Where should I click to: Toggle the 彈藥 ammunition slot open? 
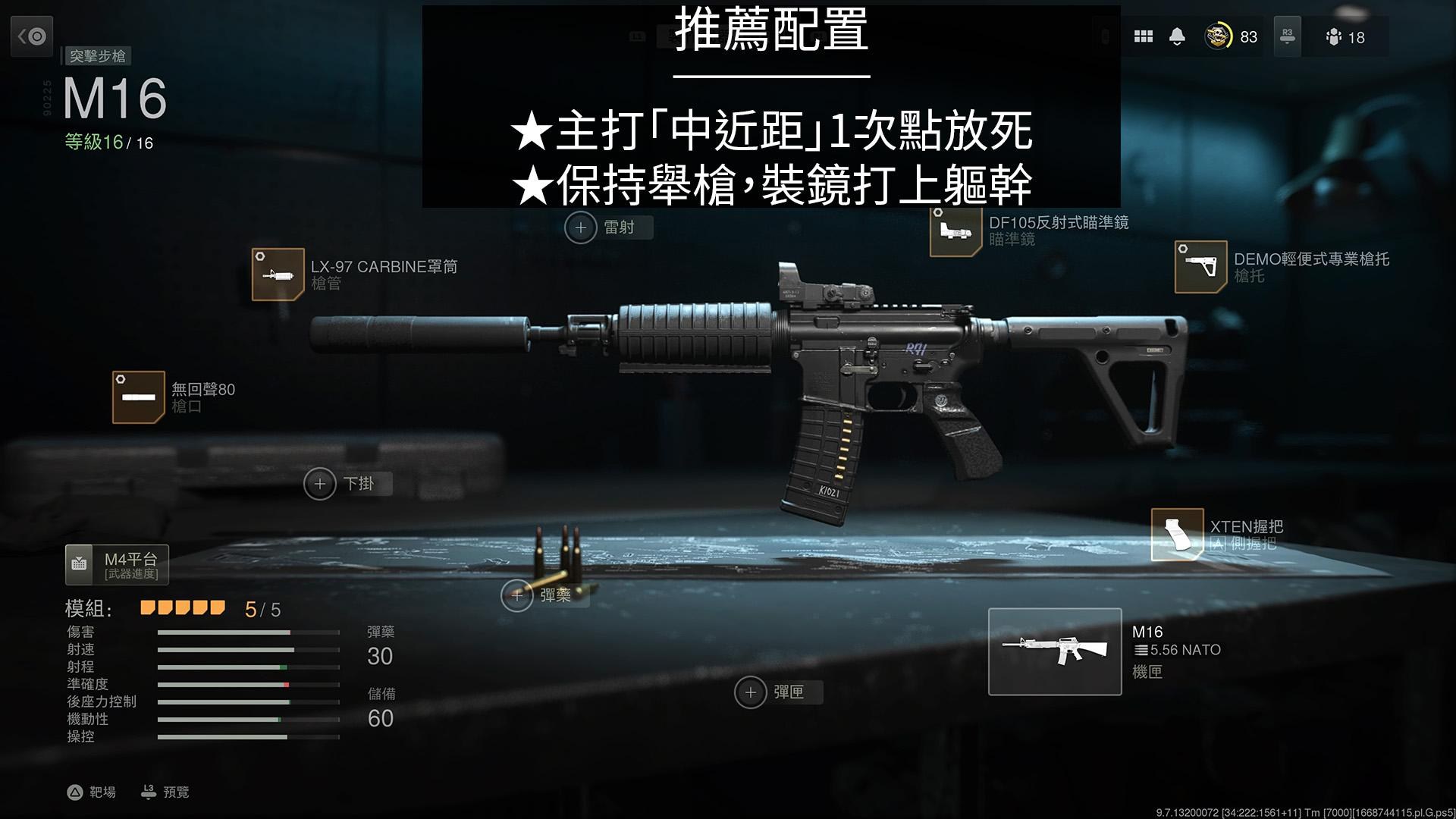click(x=517, y=597)
